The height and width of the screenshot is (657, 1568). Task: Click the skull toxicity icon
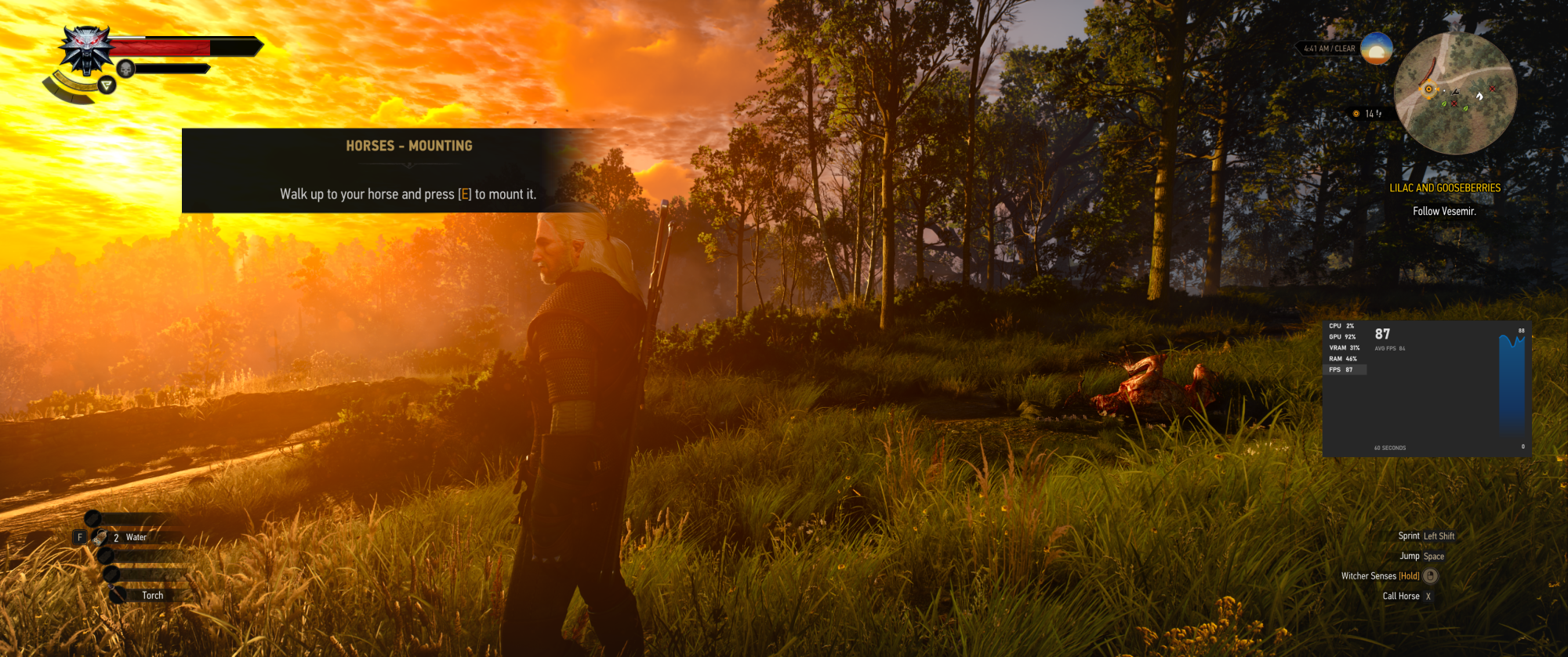[x=125, y=69]
